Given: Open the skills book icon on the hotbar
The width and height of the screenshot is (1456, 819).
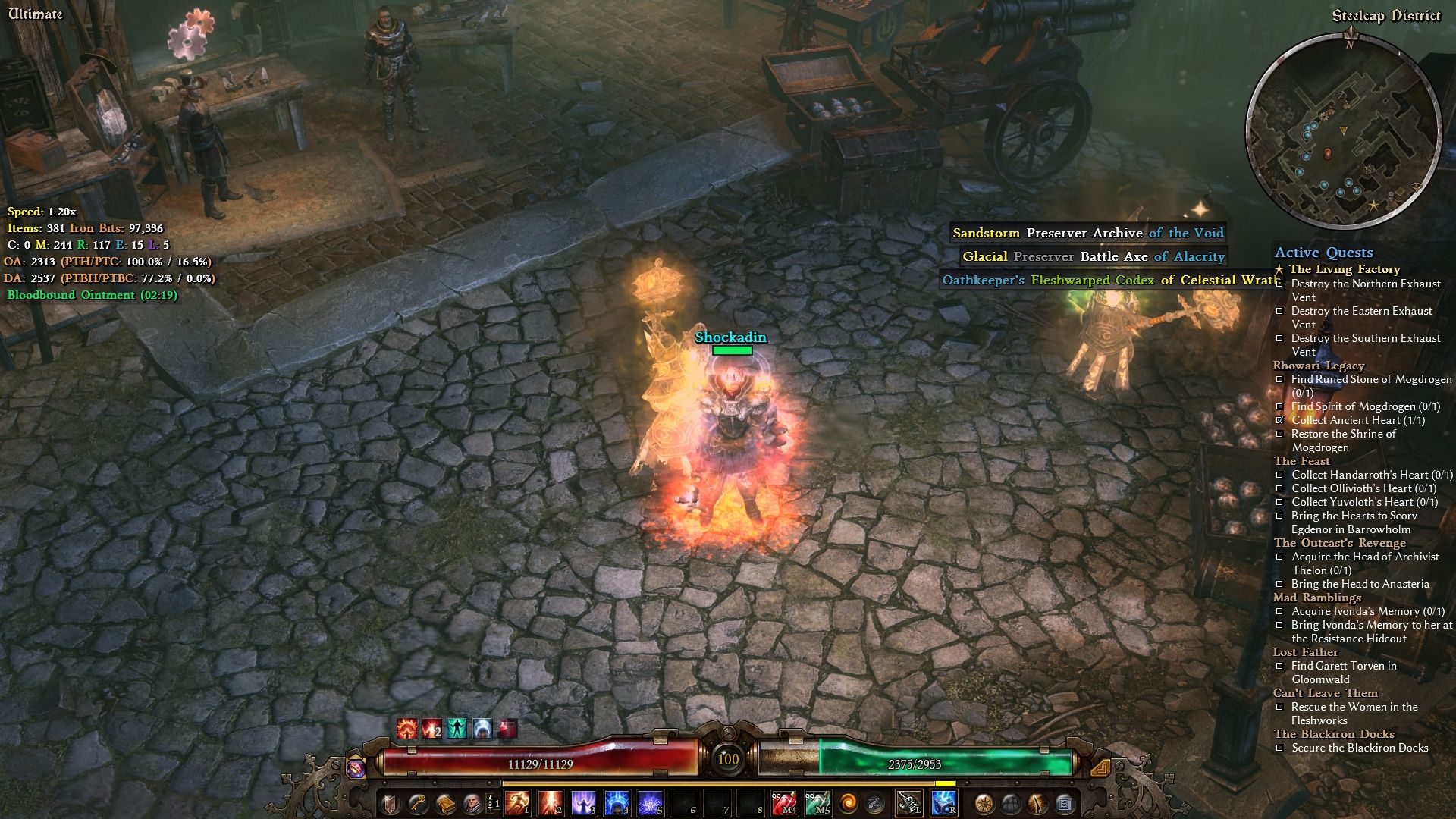Looking at the screenshot, I should [x=446, y=802].
